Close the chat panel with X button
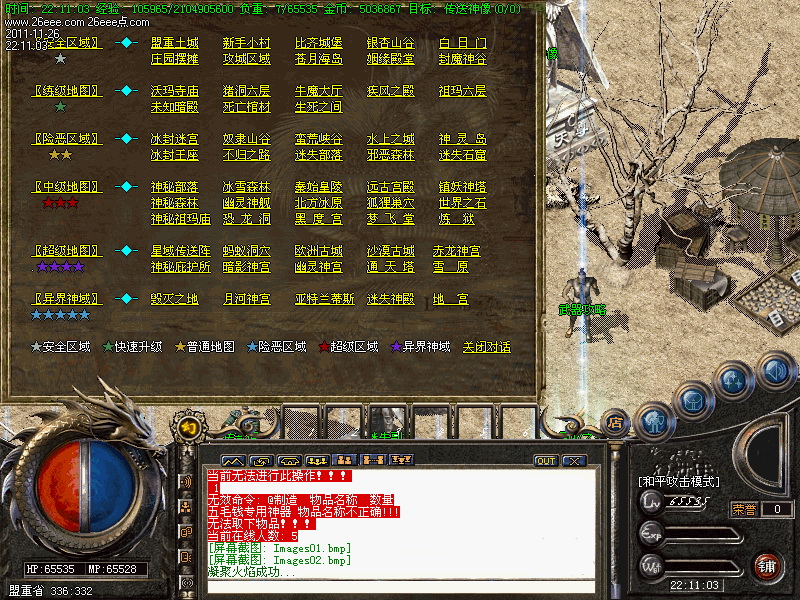The height and width of the screenshot is (600, 800). [573, 461]
